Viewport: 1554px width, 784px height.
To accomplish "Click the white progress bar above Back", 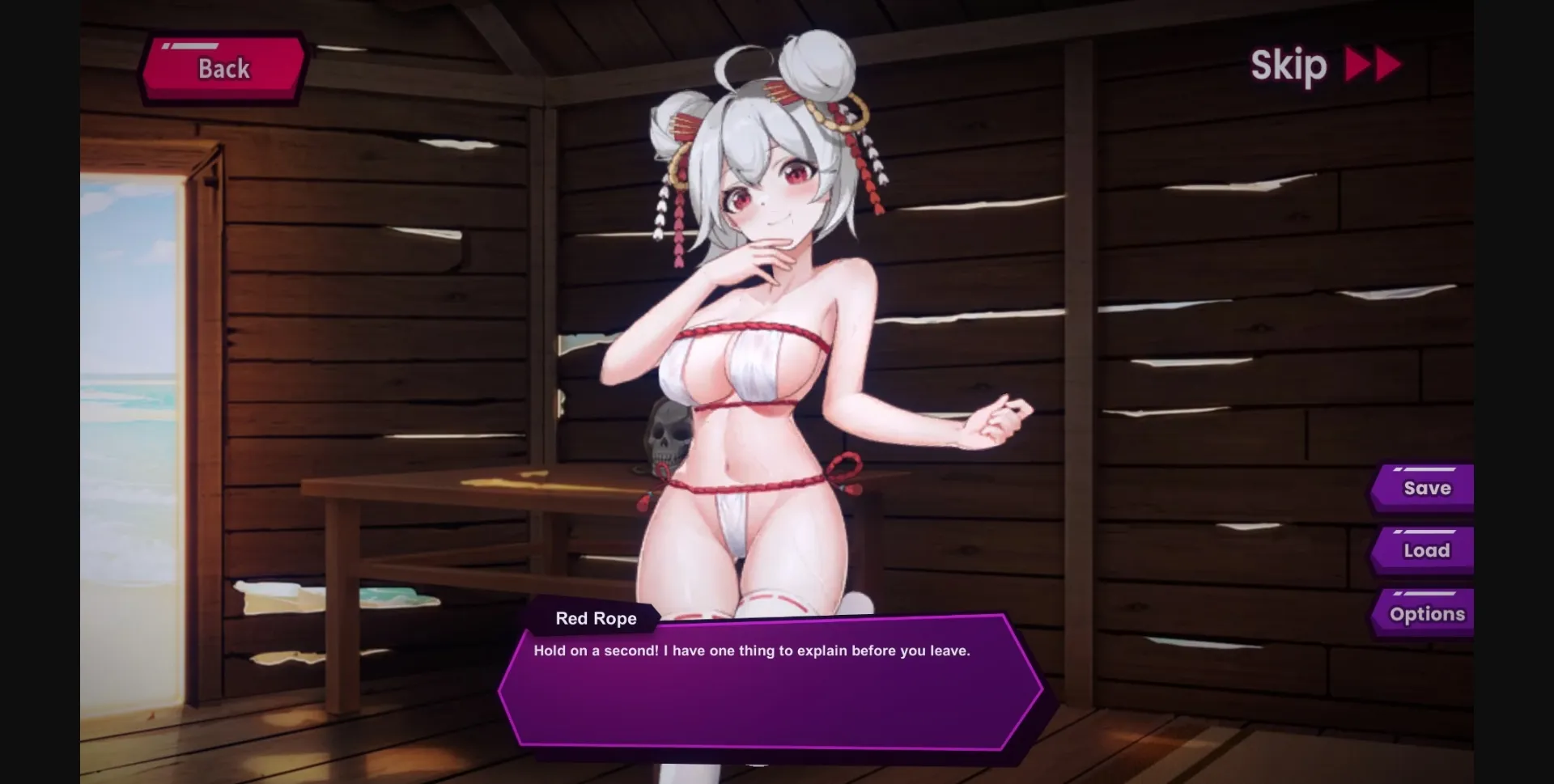I will pyautogui.click(x=197, y=44).
